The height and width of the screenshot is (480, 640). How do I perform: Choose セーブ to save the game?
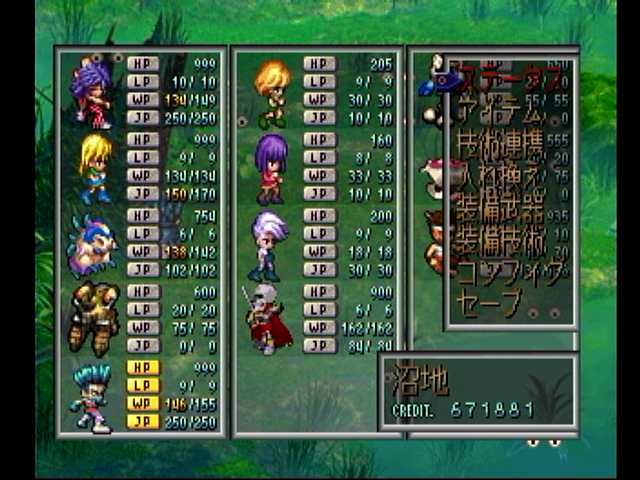pos(488,301)
